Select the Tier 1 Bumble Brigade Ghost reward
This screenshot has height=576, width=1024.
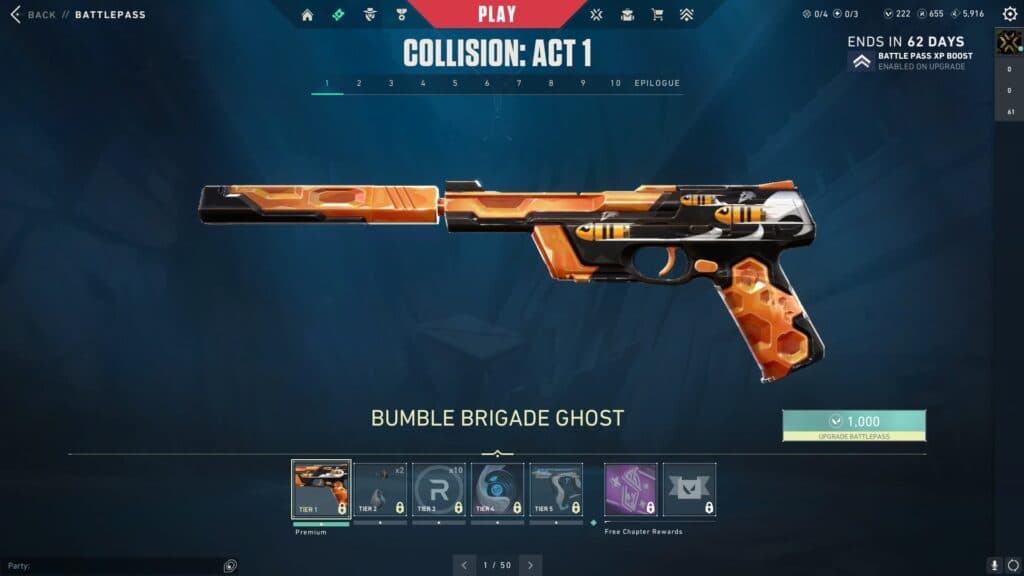click(321, 489)
